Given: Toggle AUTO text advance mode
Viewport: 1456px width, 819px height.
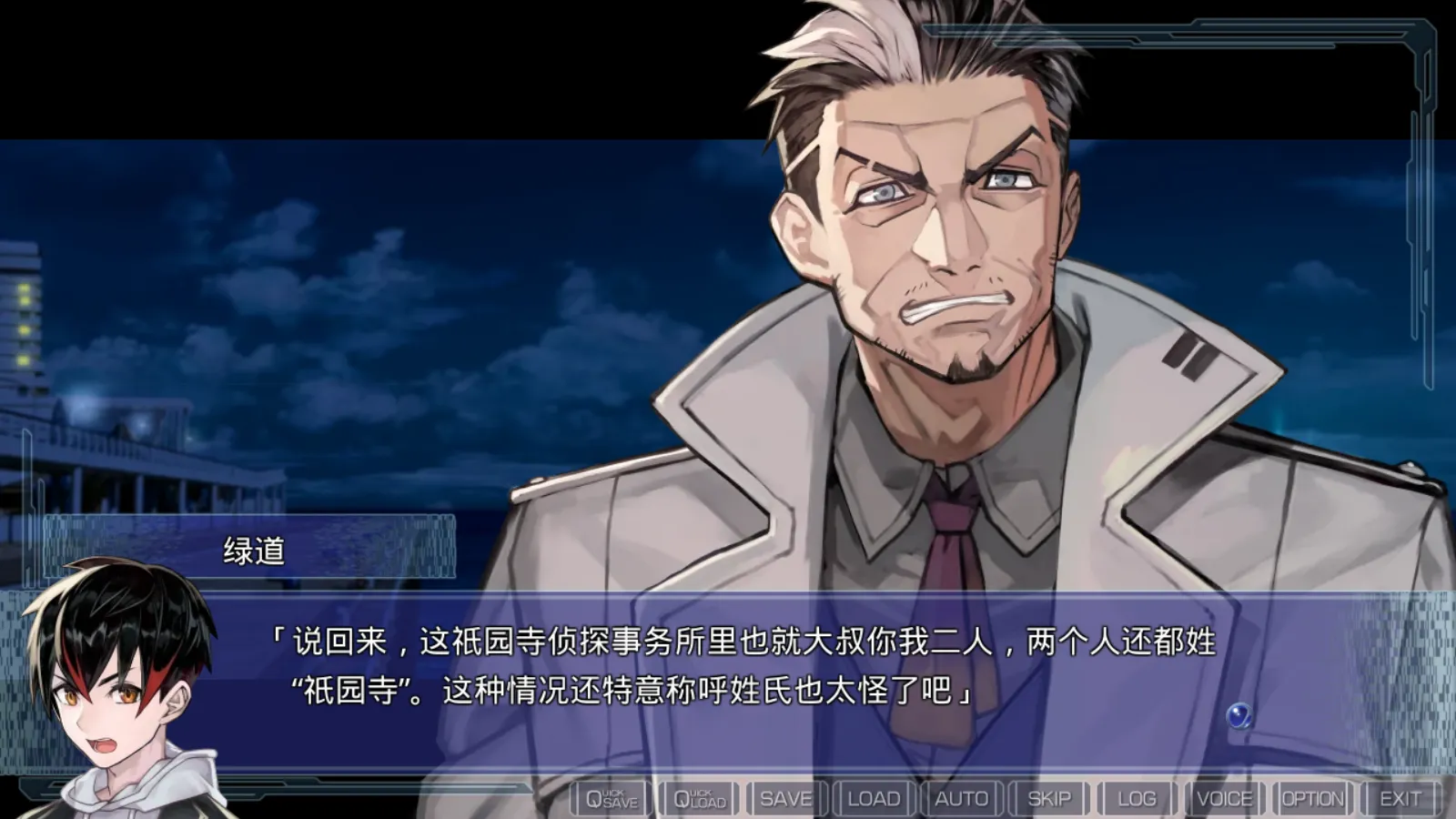Looking at the screenshot, I should point(961,799).
